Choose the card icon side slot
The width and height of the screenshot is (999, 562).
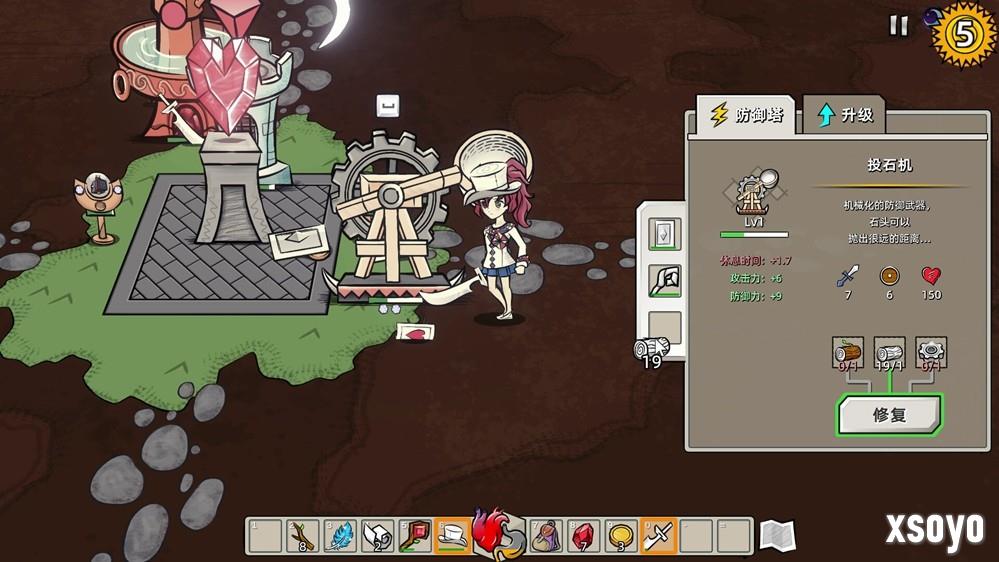664,235
